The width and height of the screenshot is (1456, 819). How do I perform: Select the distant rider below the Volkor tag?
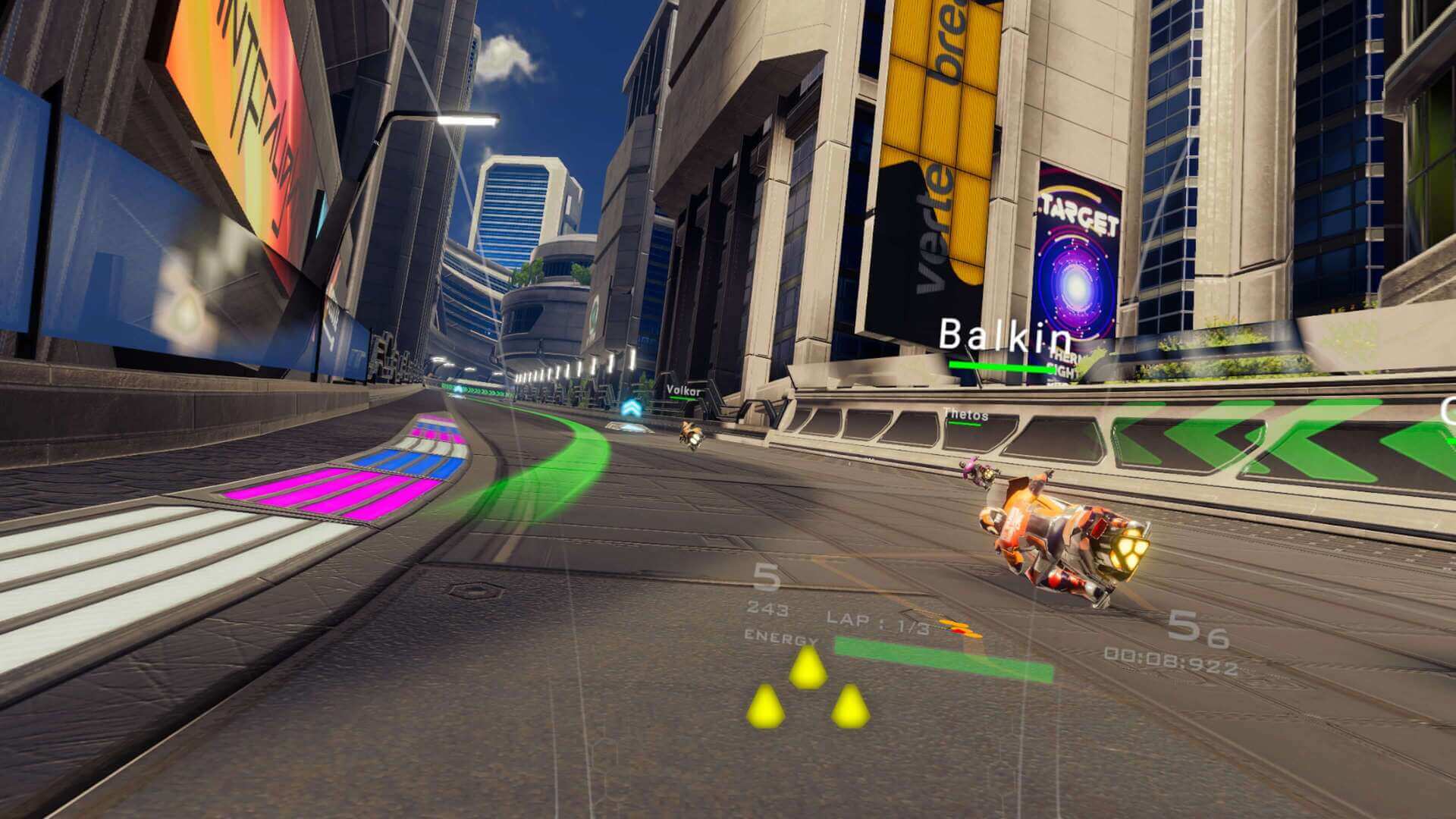point(691,434)
